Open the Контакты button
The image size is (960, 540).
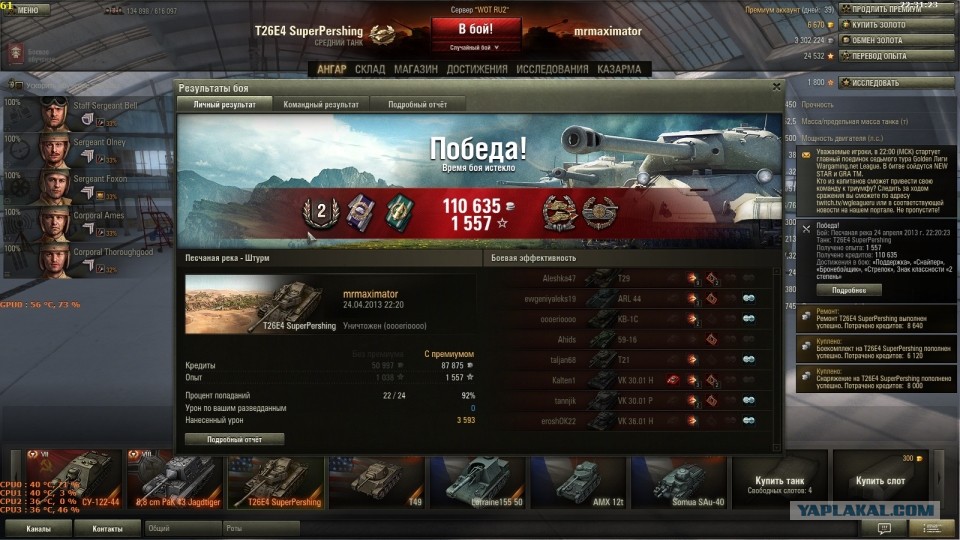coord(107,528)
